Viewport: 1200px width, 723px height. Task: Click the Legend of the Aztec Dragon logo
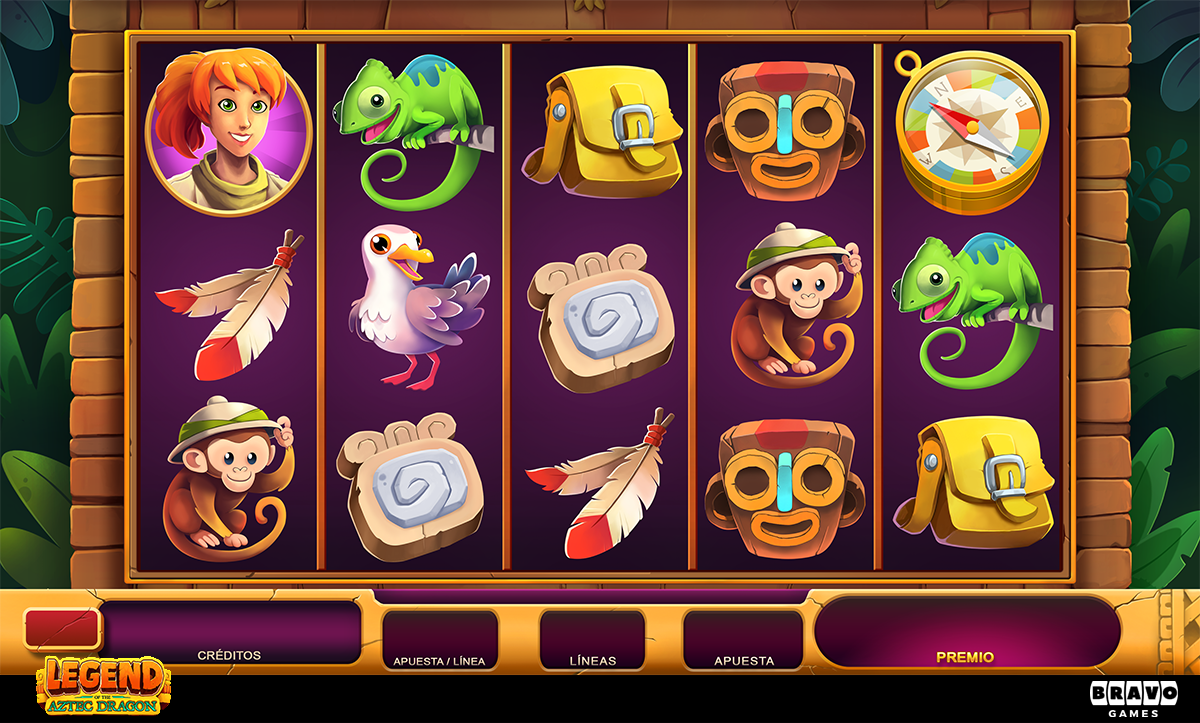click(102, 686)
